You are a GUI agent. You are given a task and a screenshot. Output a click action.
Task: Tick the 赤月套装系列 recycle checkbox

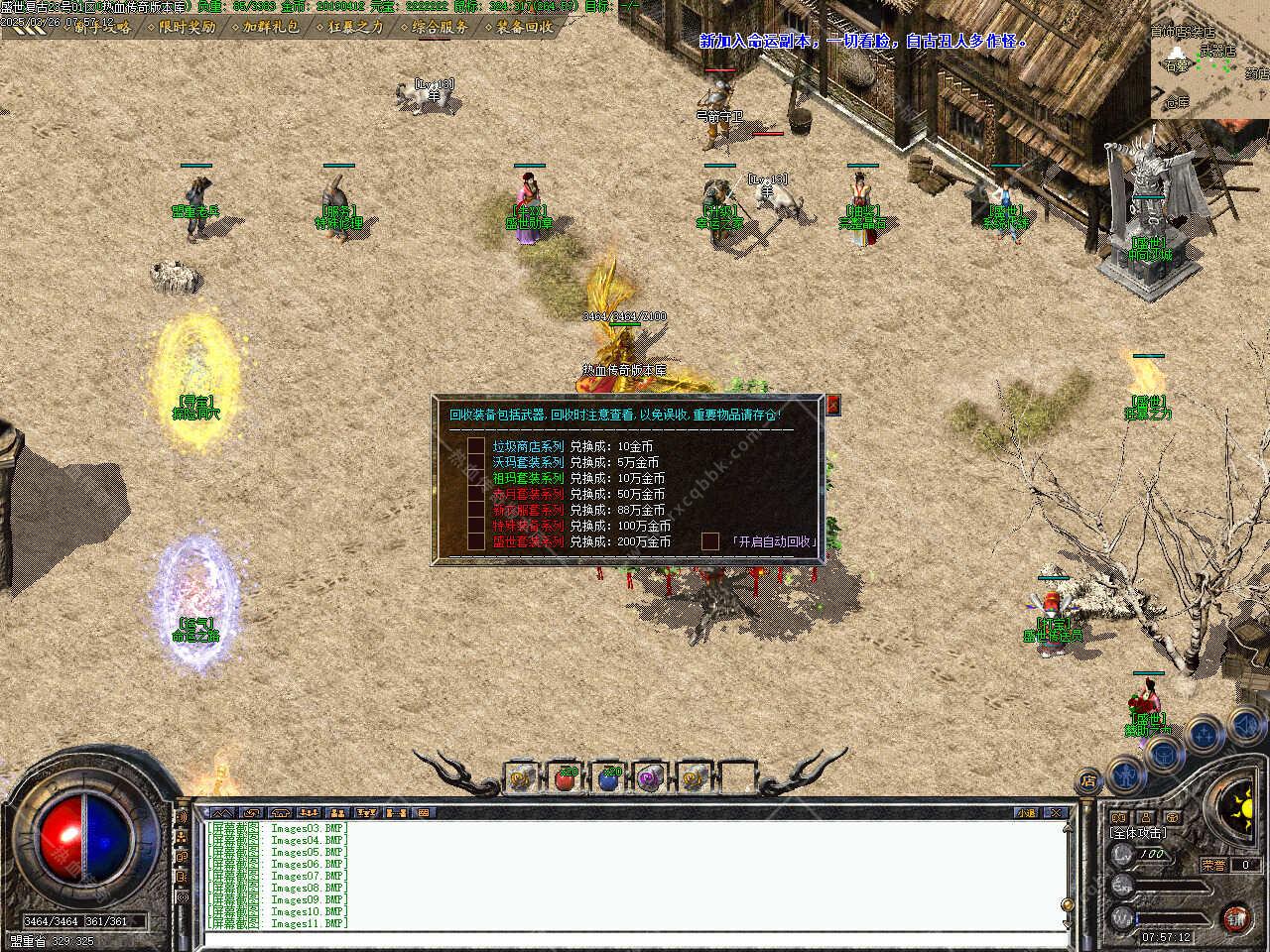pyautogui.click(x=476, y=495)
